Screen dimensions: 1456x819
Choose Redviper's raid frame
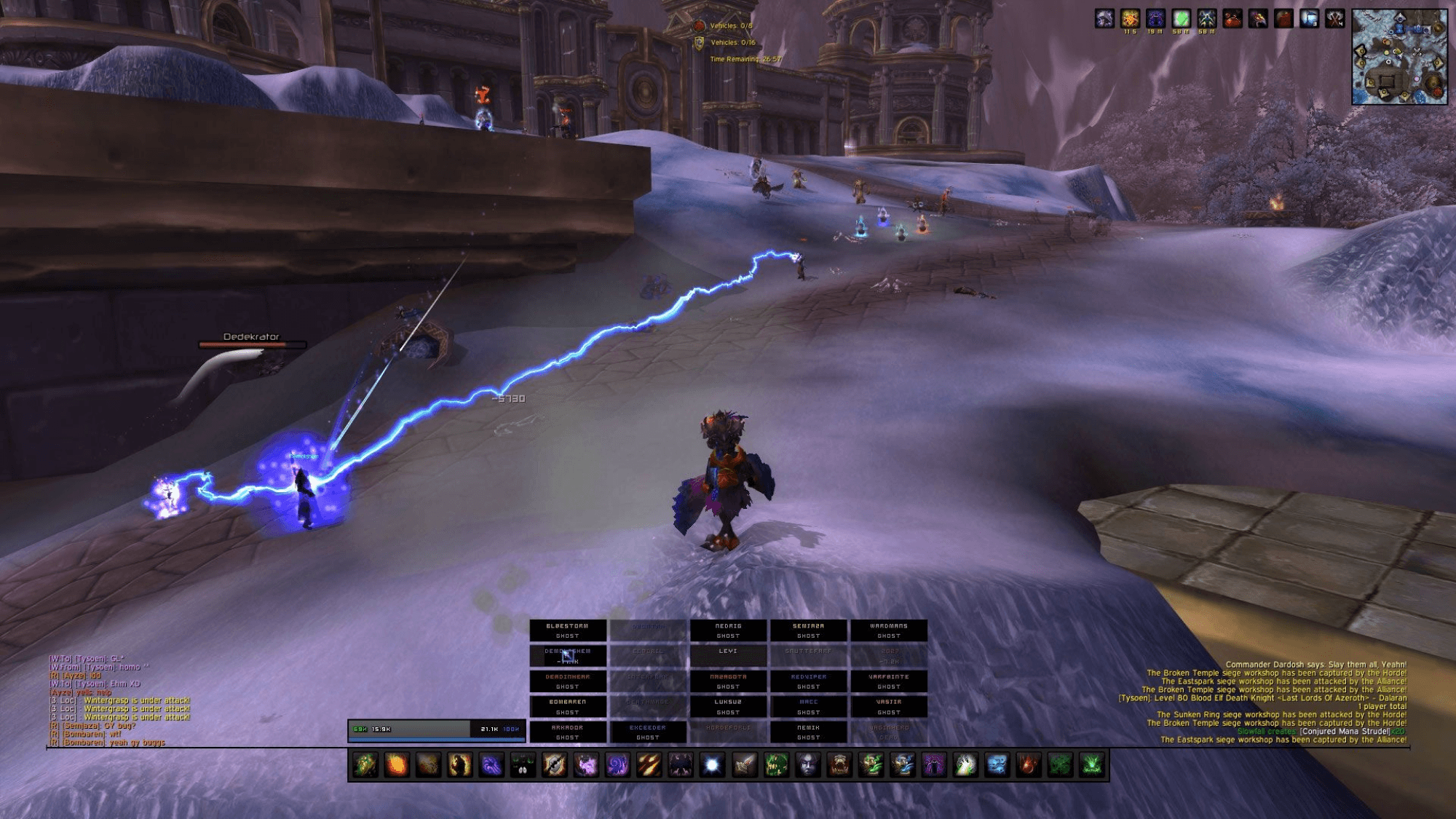[x=808, y=681]
